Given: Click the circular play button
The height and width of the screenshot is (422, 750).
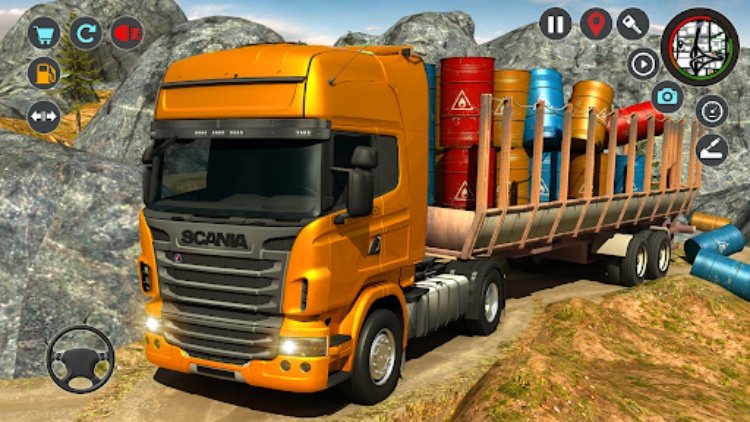Looking at the screenshot, I should point(644,63).
